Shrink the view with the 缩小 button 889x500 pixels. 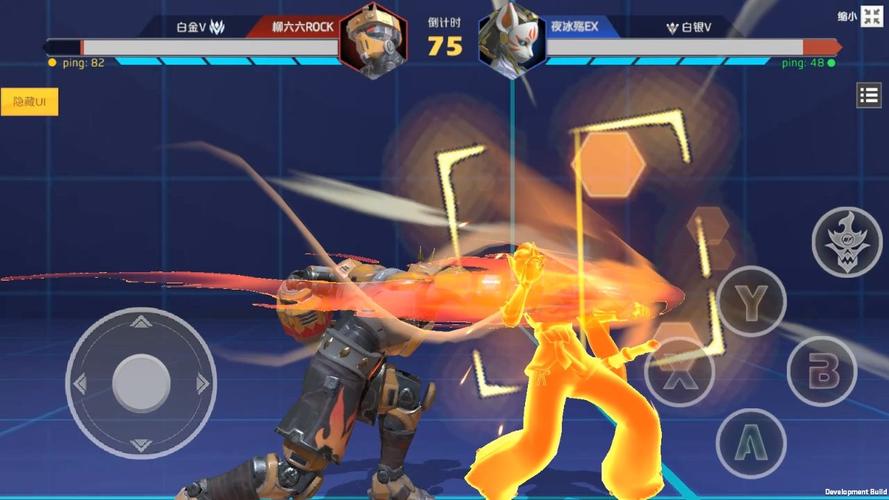click(x=872, y=17)
